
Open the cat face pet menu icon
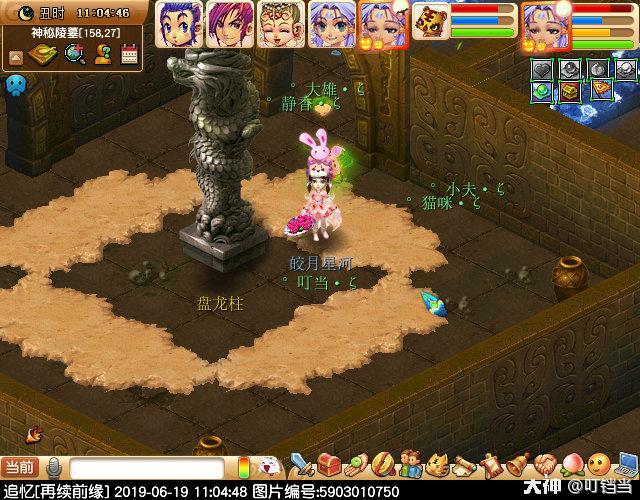pos(435,465)
